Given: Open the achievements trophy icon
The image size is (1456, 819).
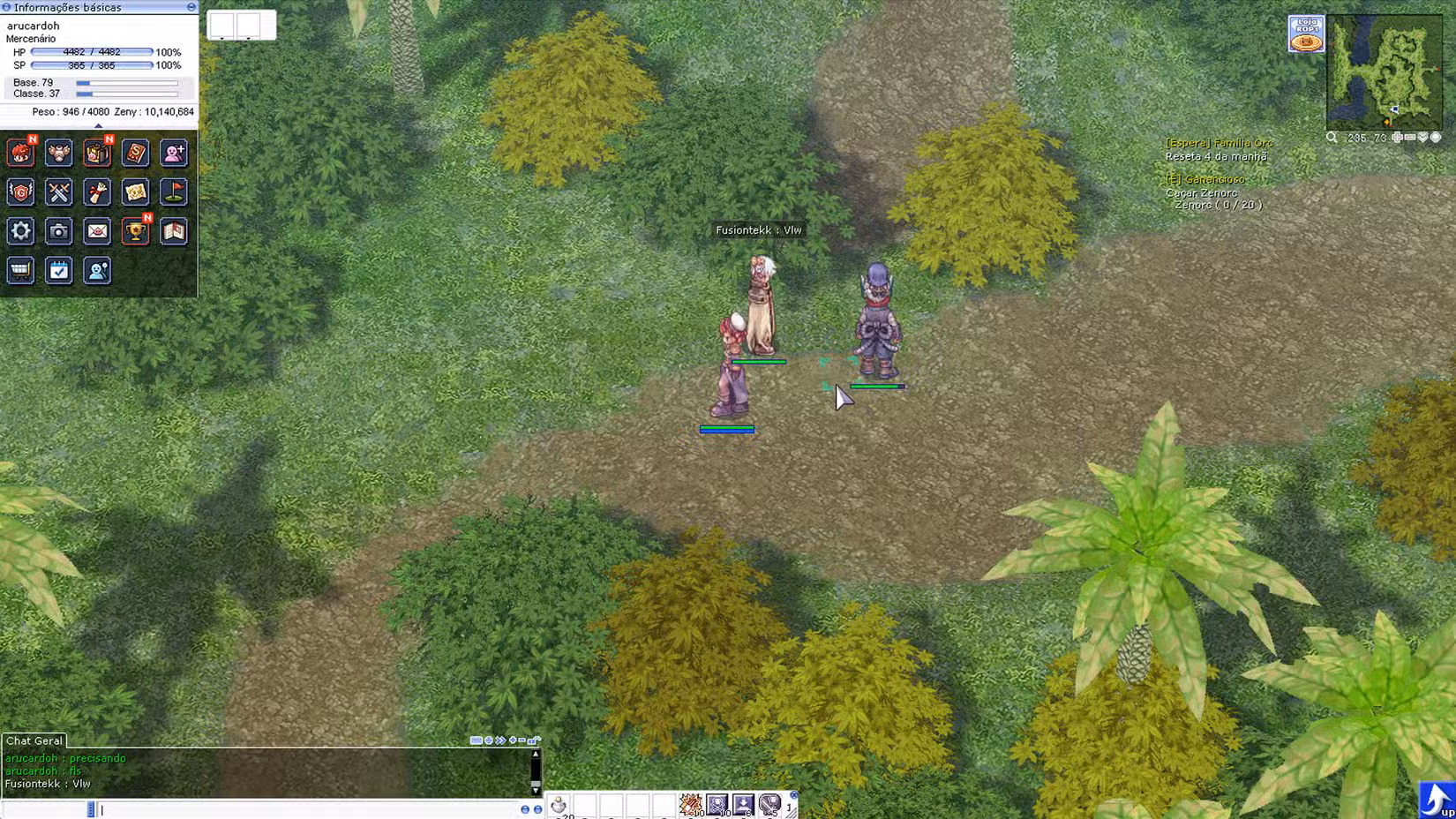Looking at the screenshot, I should click(x=135, y=231).
